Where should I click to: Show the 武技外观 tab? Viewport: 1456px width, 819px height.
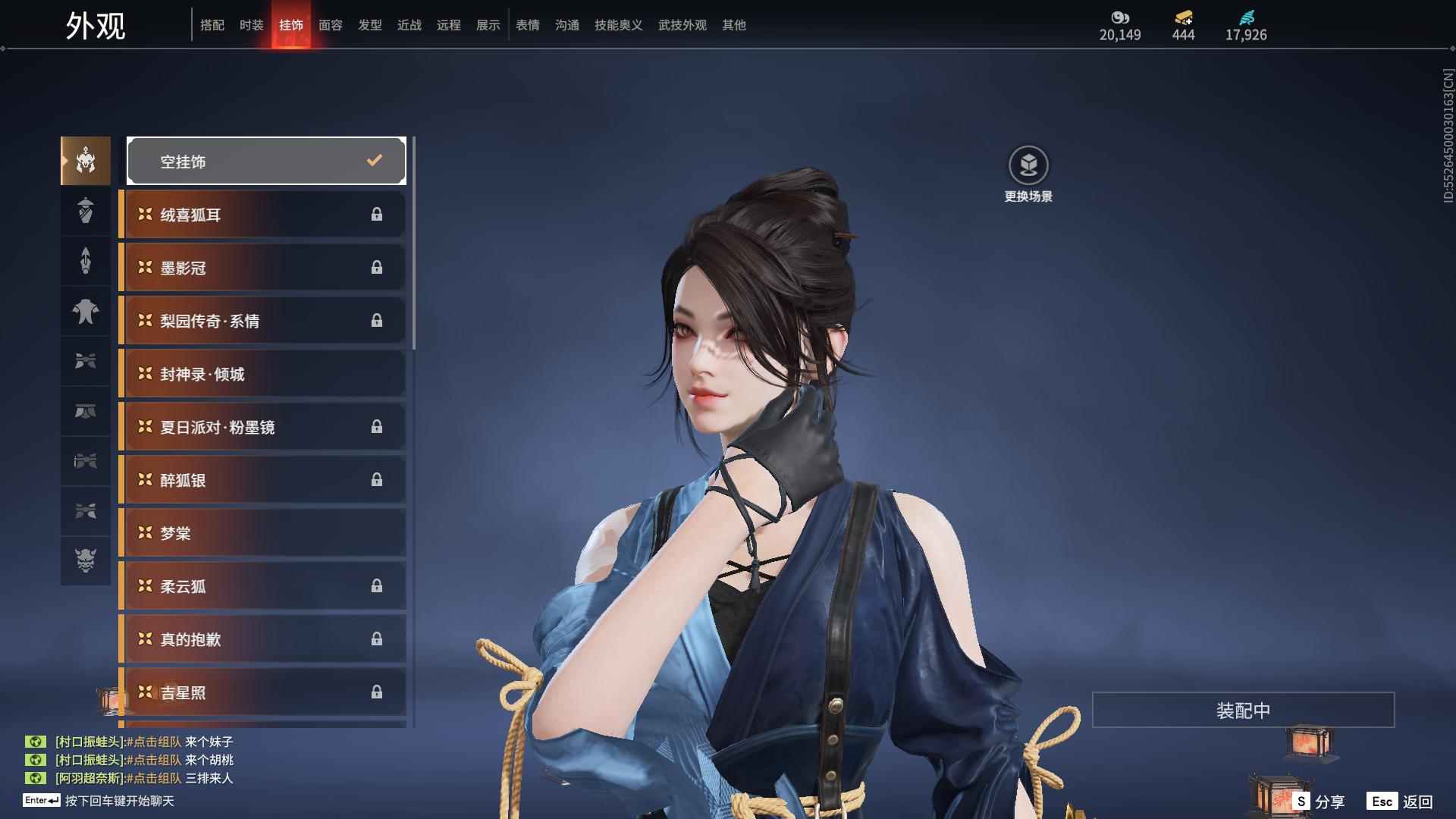682,25
